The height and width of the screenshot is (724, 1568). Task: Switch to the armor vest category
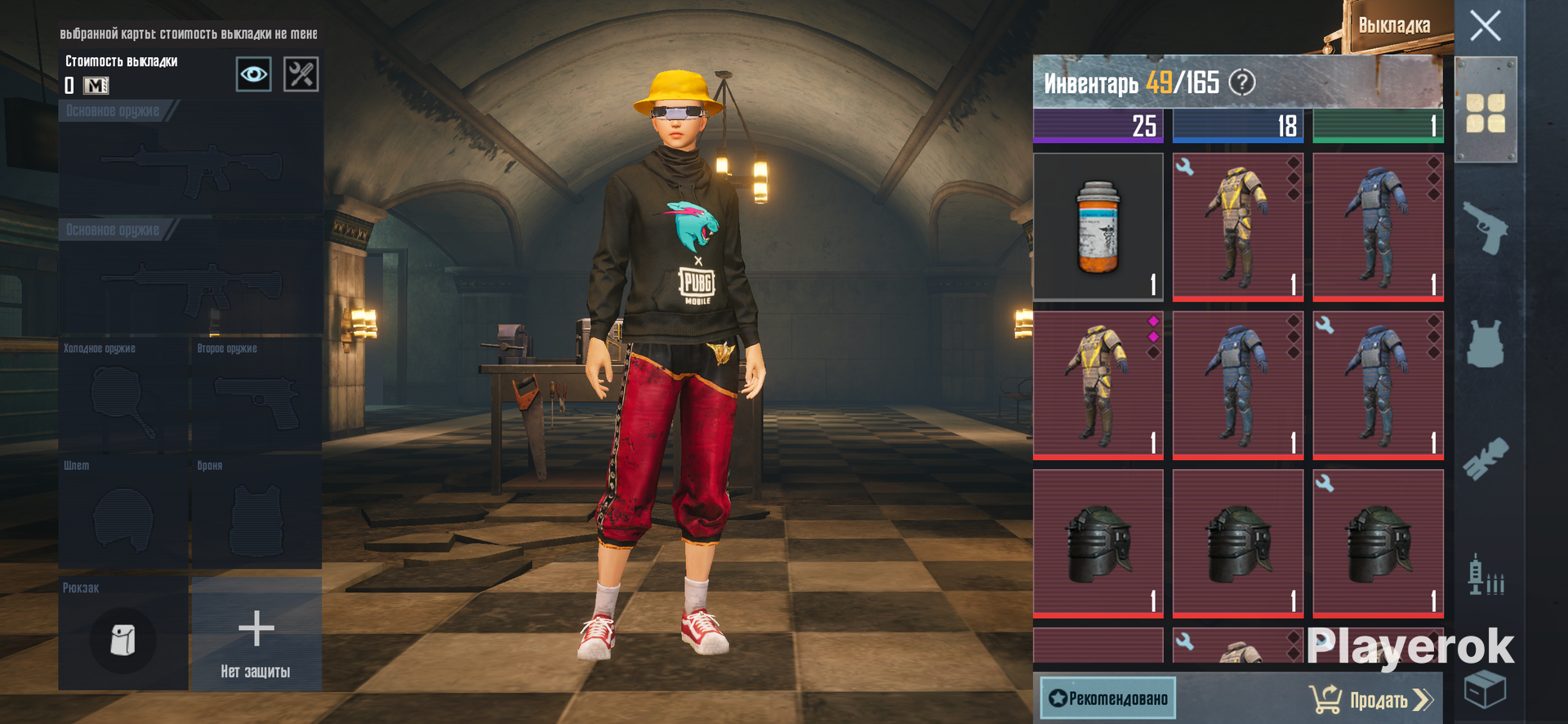pyautogui.click(x=1485, y=343)
